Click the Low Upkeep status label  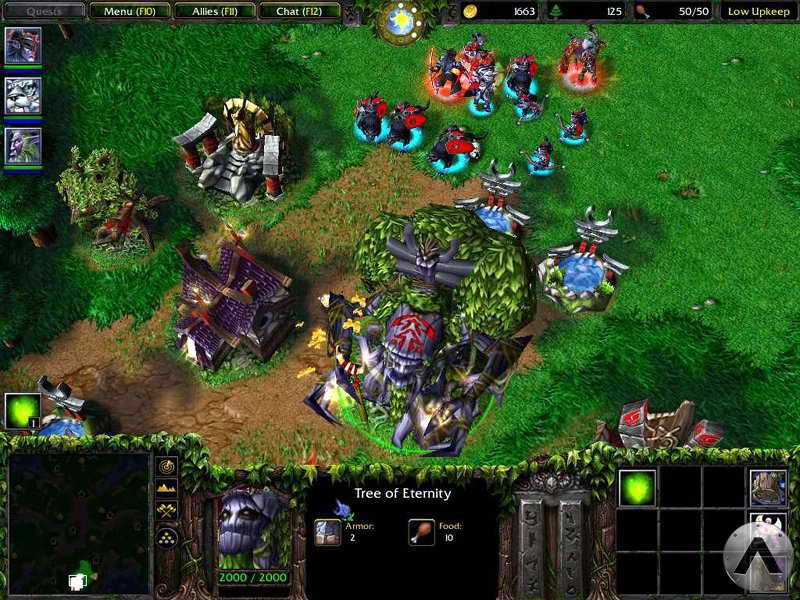(x=758, y=12)
